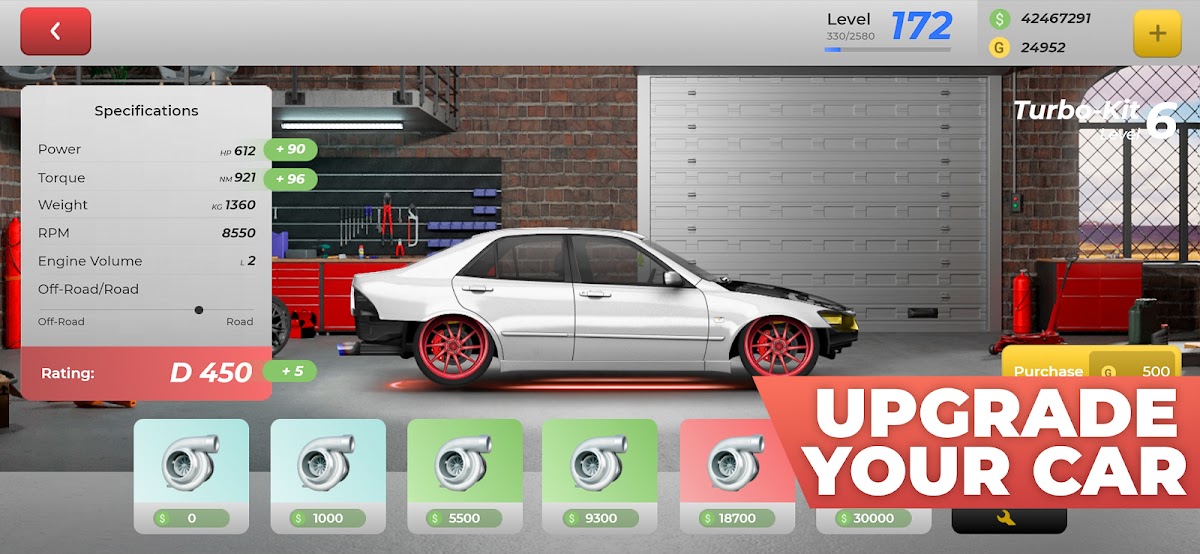This screenshot has width=1200, height=554.
Task: Purchase the turbo kit for 500 gold
Action: tap(1091, 370)
